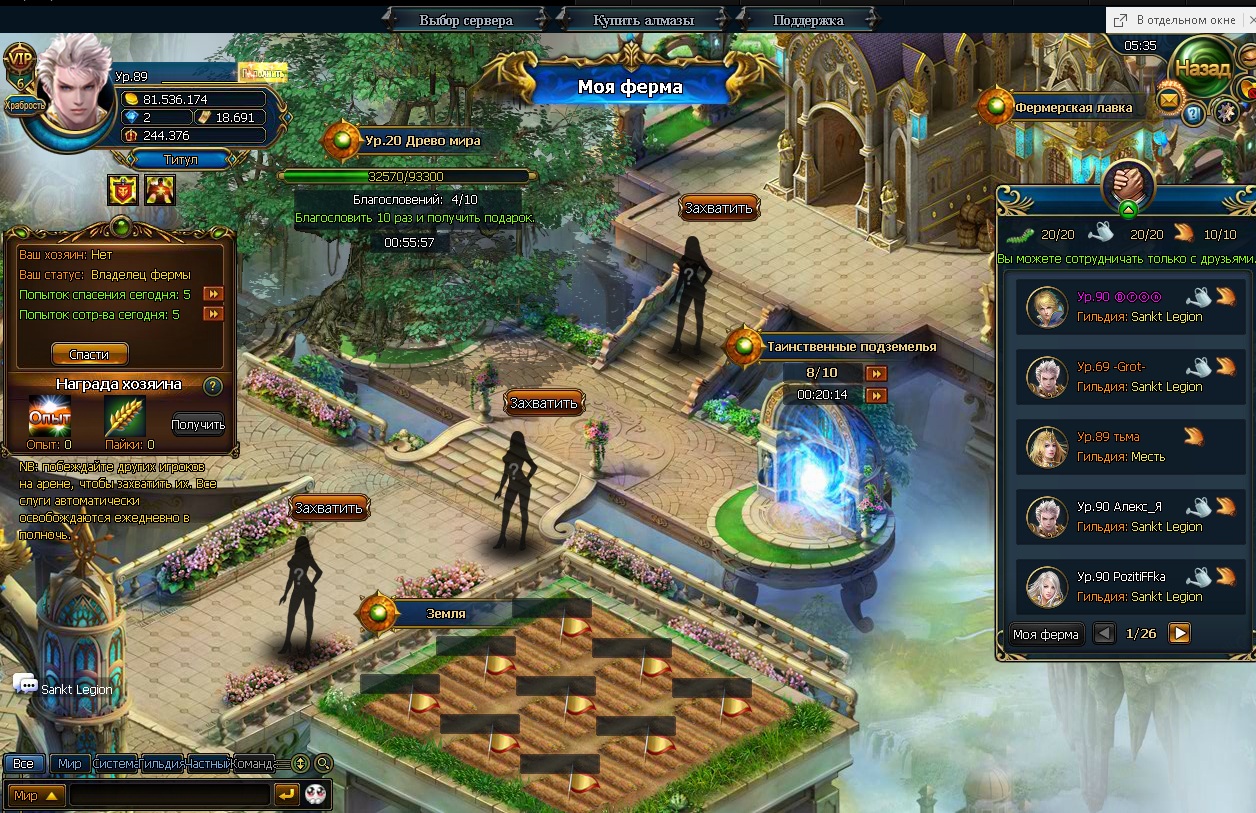
Task: Switch chat to the Гильдия tab
Action: (163, 764)
